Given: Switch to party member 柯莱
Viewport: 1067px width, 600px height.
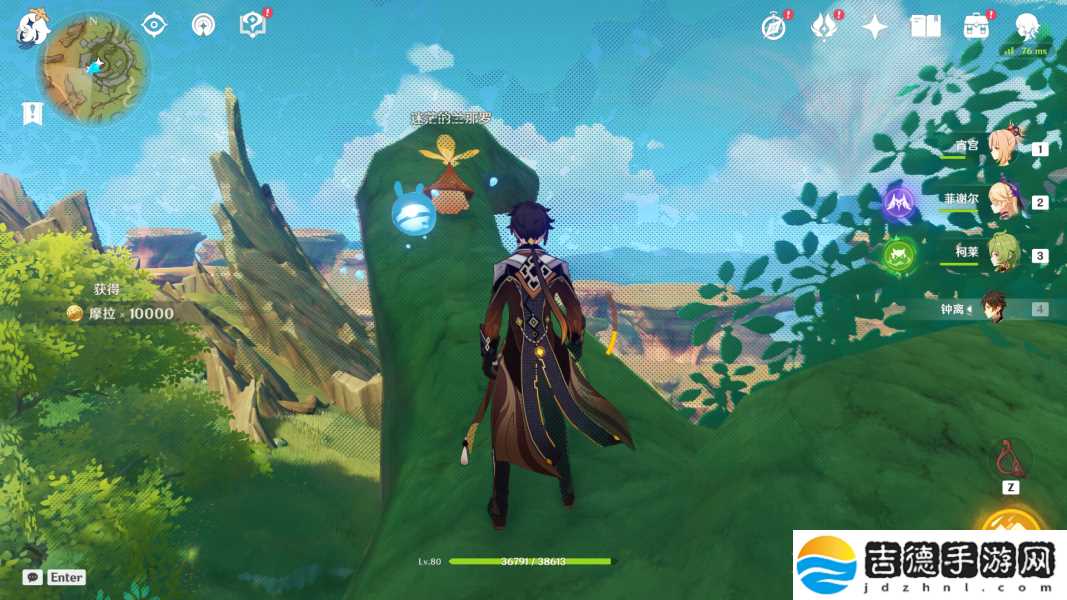Looking at the screenshot, I should (1003, 255).
